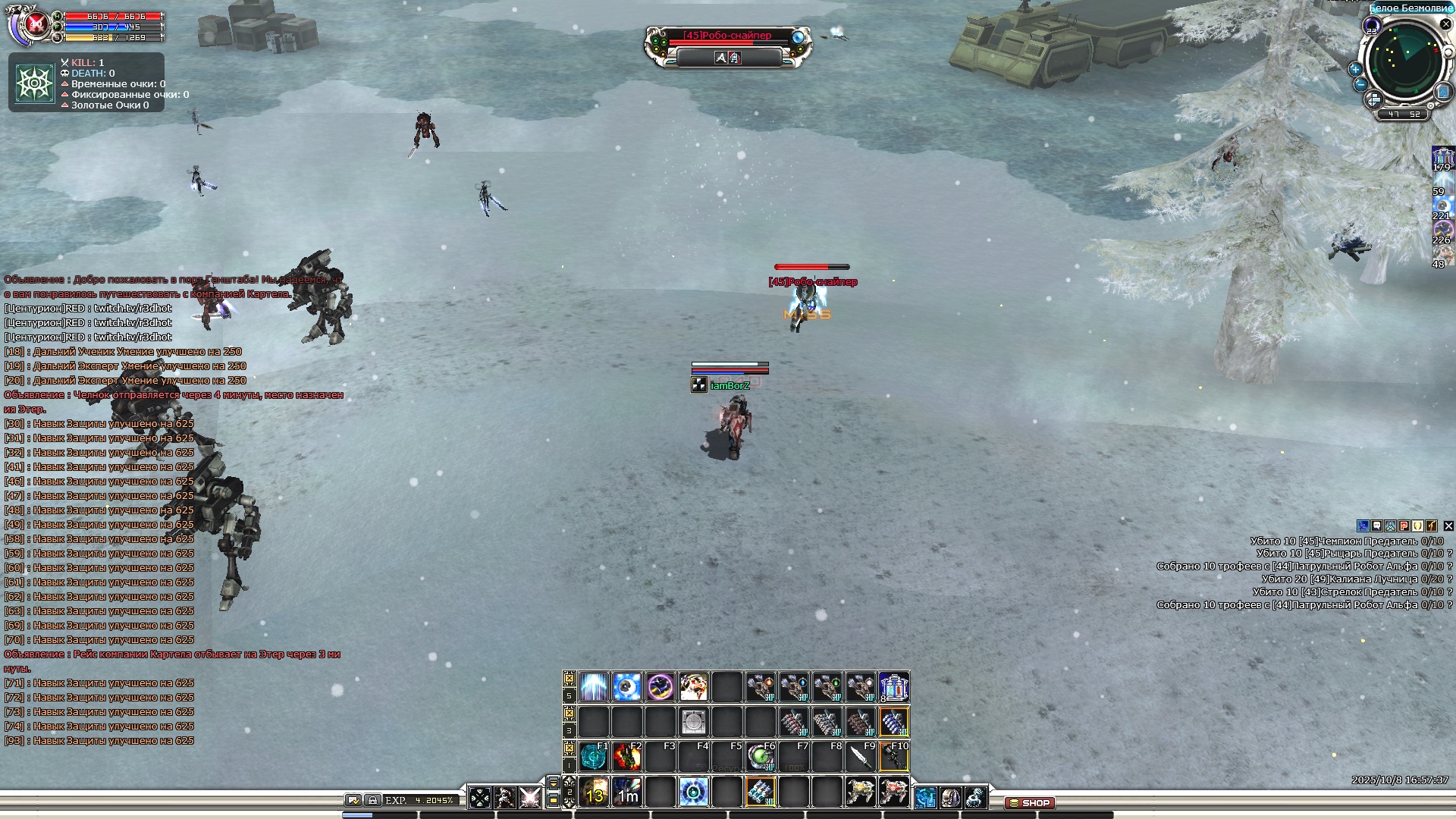Close the minimap with its X button
This screenshot has height=819, width=1456.
point(1445,24)
